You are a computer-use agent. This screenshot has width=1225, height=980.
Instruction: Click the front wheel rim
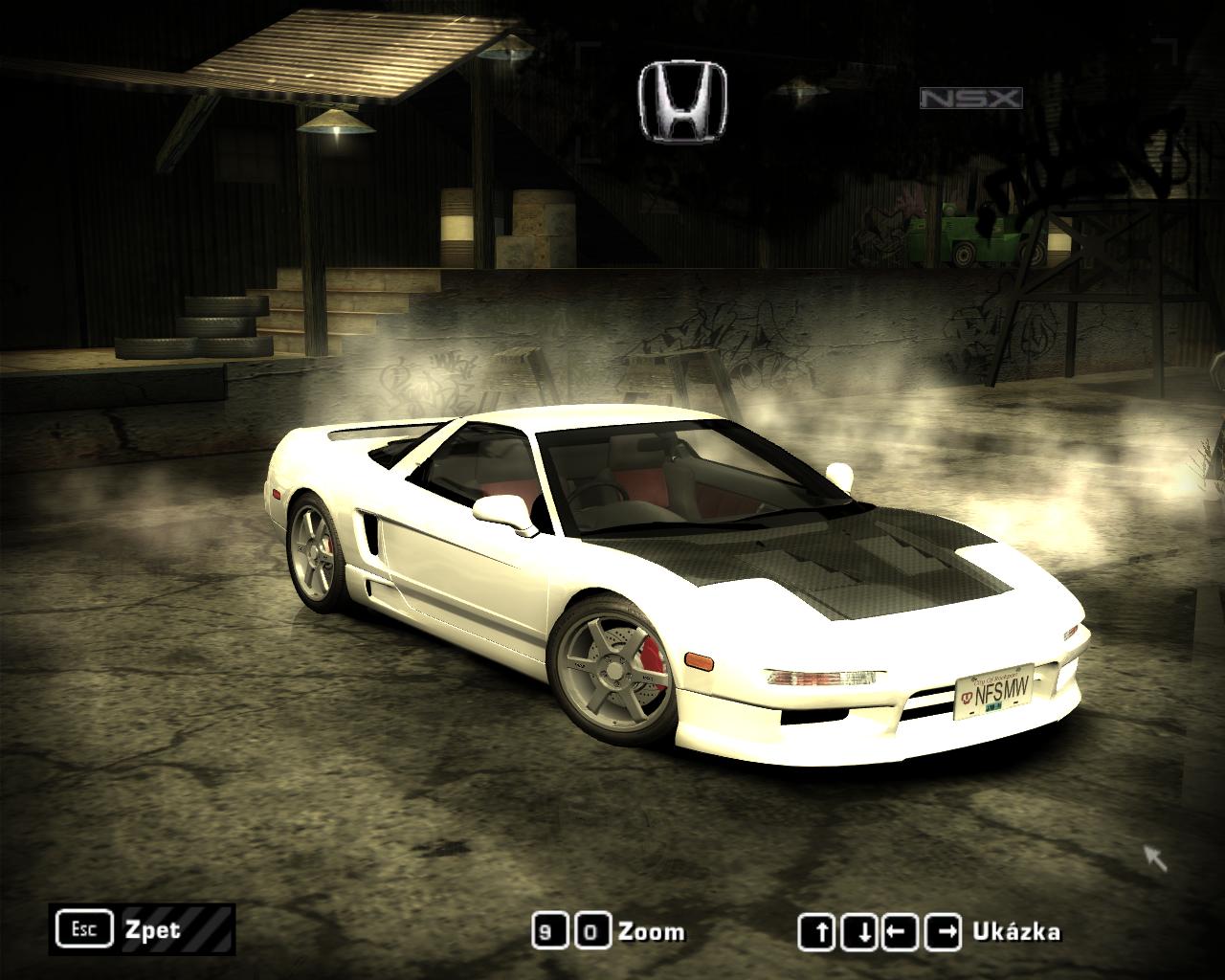[617, 670]
